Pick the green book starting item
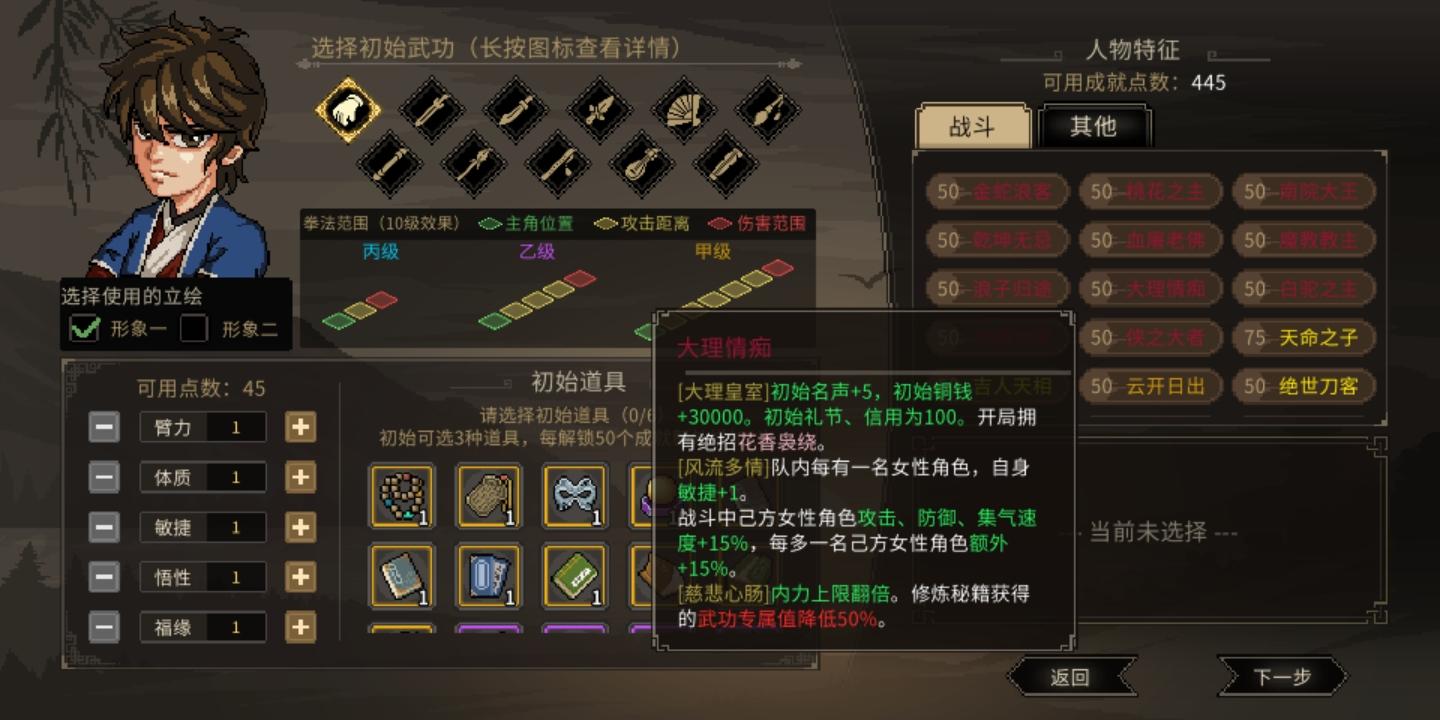This screenshot has height=720, width=1440. (572, 578)
